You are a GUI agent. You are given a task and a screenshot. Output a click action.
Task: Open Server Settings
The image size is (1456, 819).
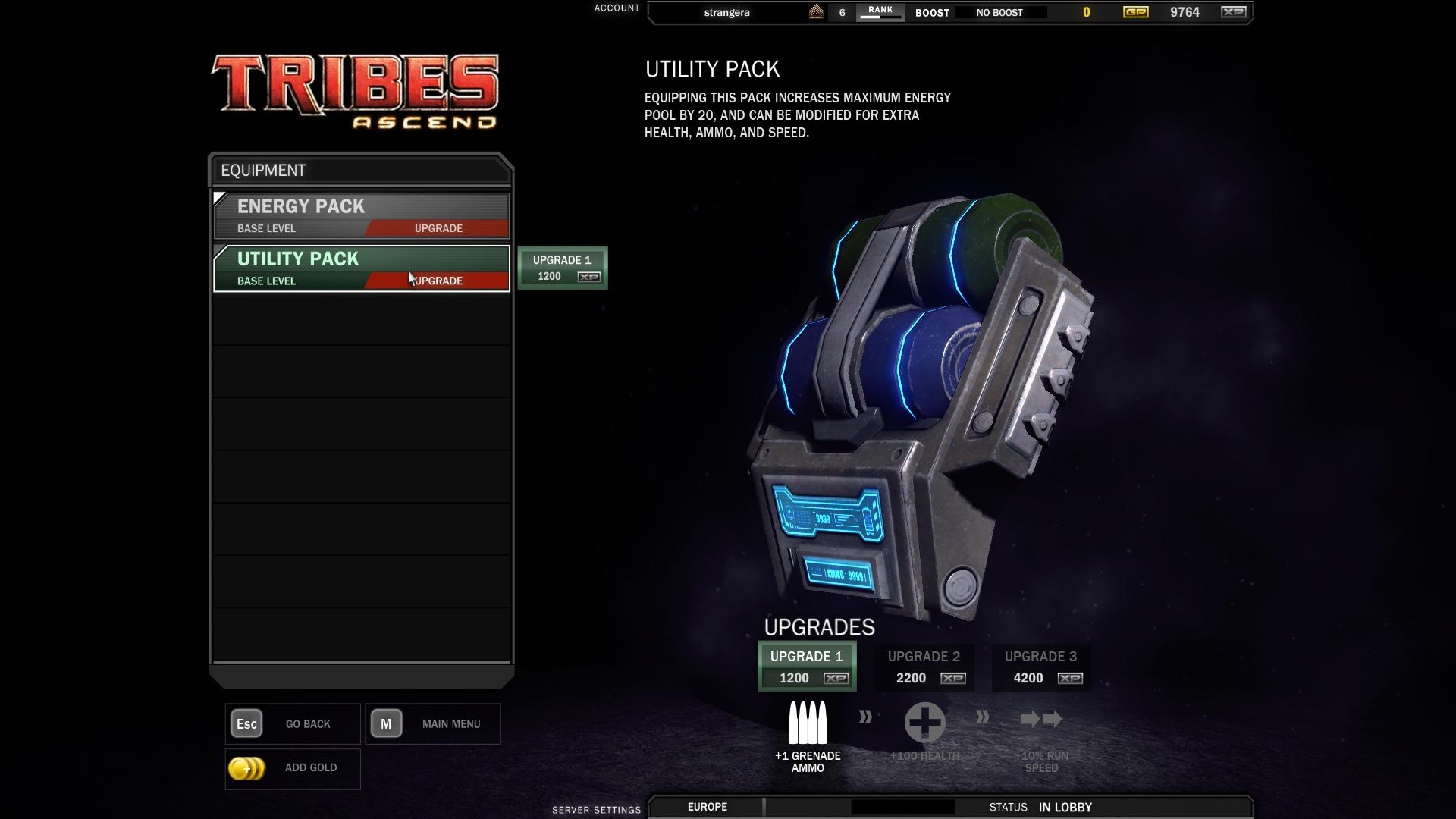pos(596,810)
